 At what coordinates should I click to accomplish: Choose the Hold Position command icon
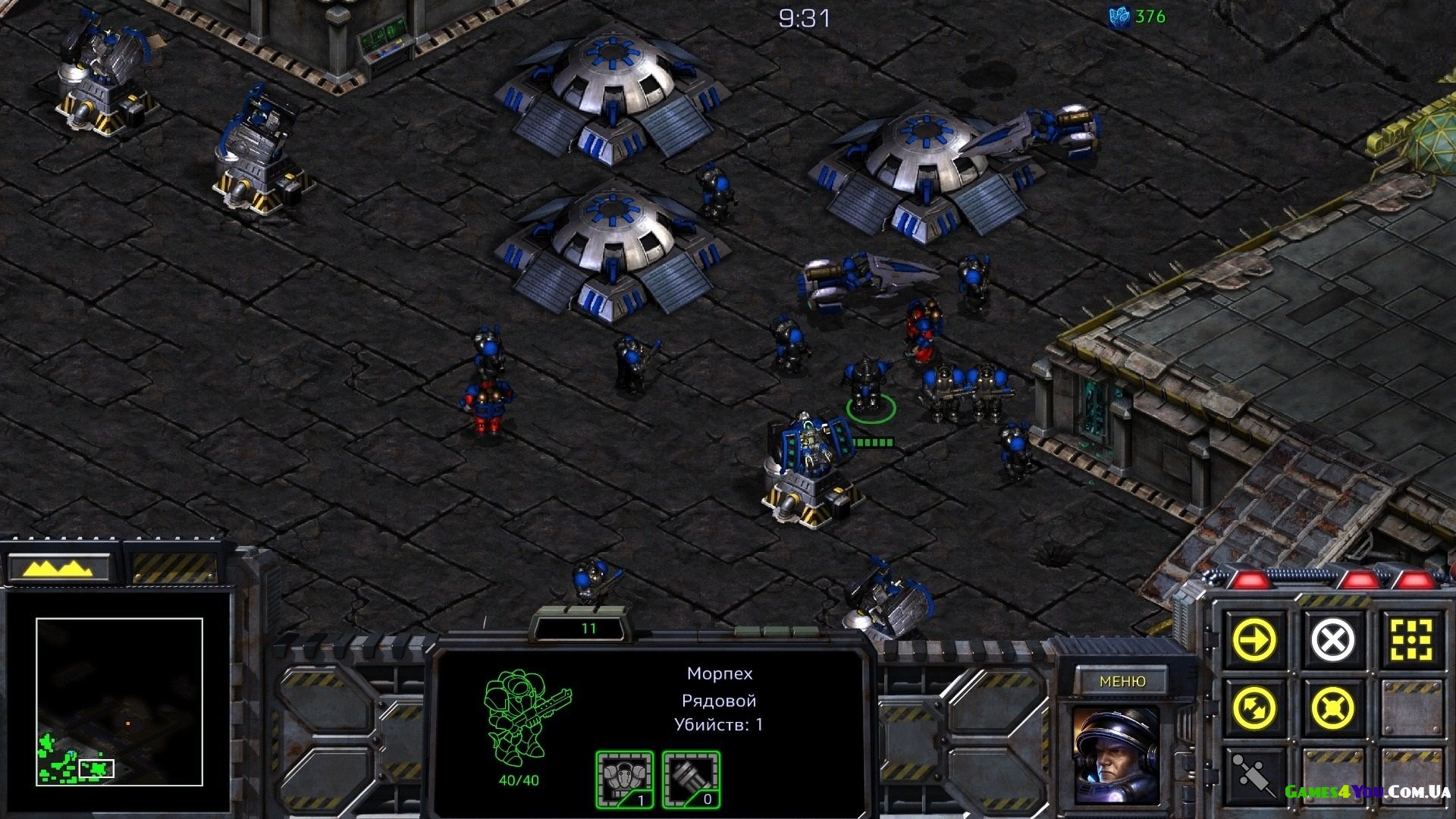[1332, 708]
